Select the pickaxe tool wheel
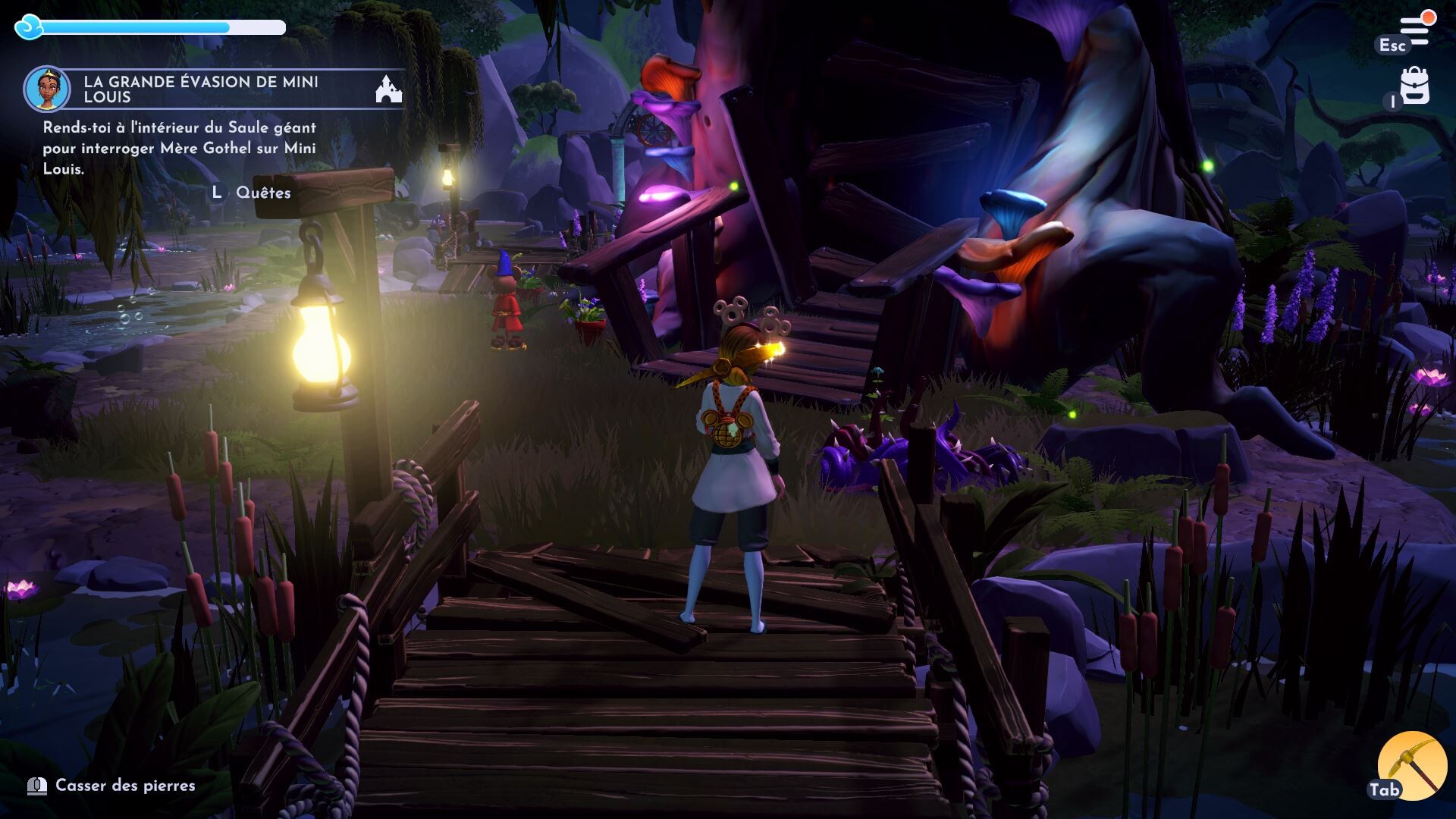The height and width of the screenshot is (819, 1456). coord(1412,765)
